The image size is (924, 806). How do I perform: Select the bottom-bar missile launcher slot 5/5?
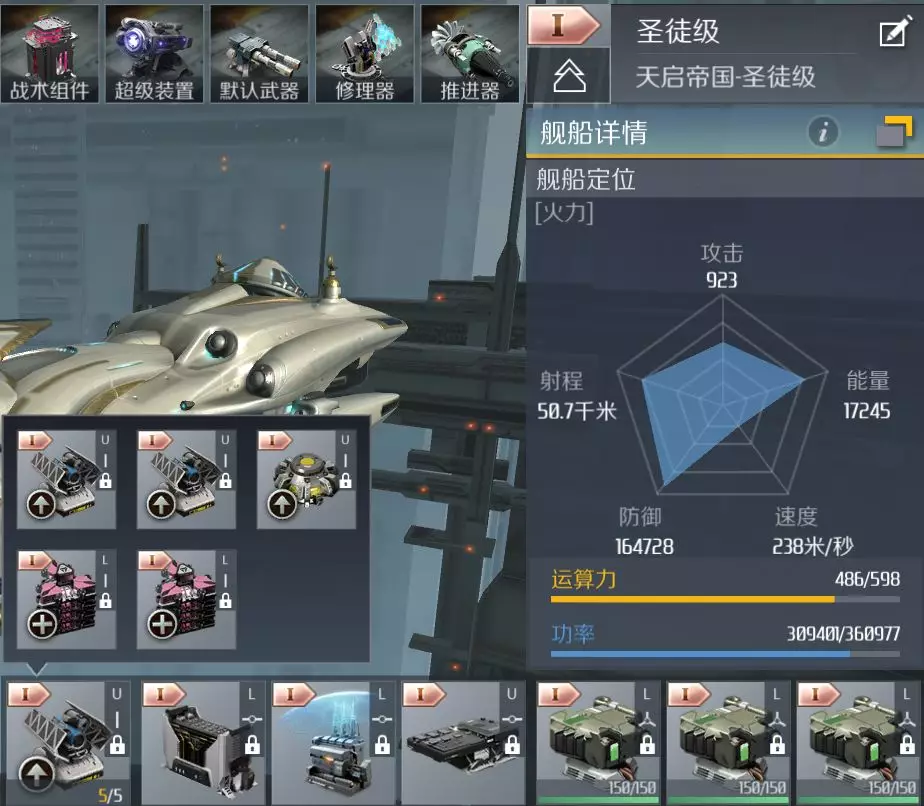click(69, 742)
